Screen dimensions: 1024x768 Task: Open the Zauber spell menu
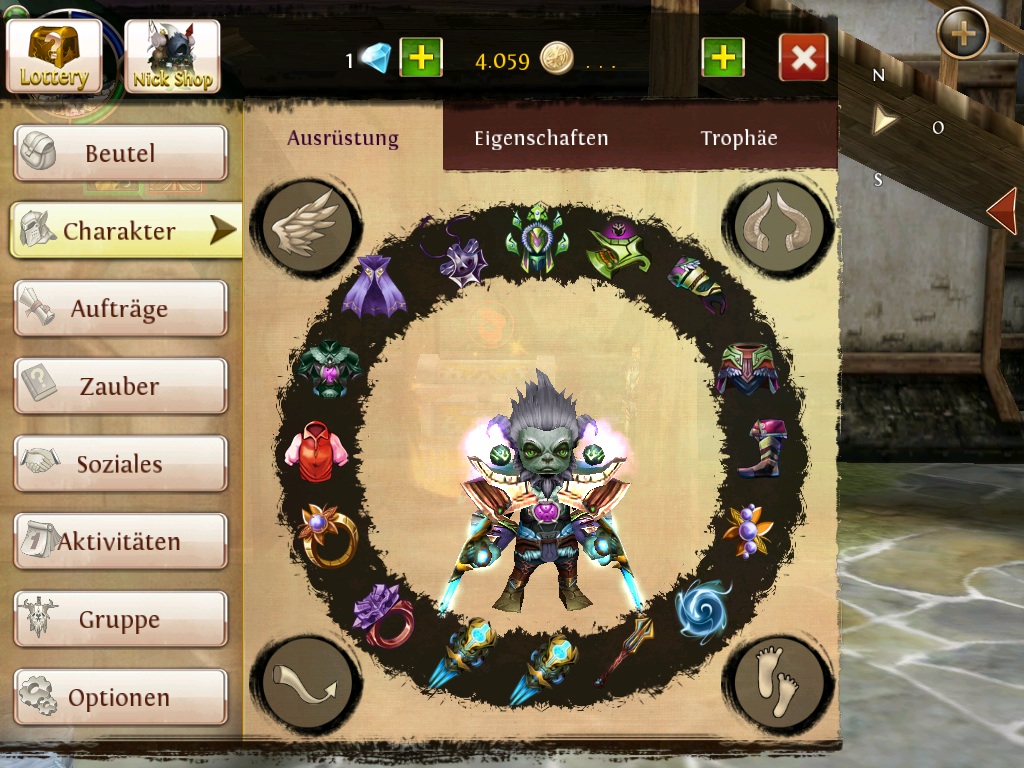[120, 386]
